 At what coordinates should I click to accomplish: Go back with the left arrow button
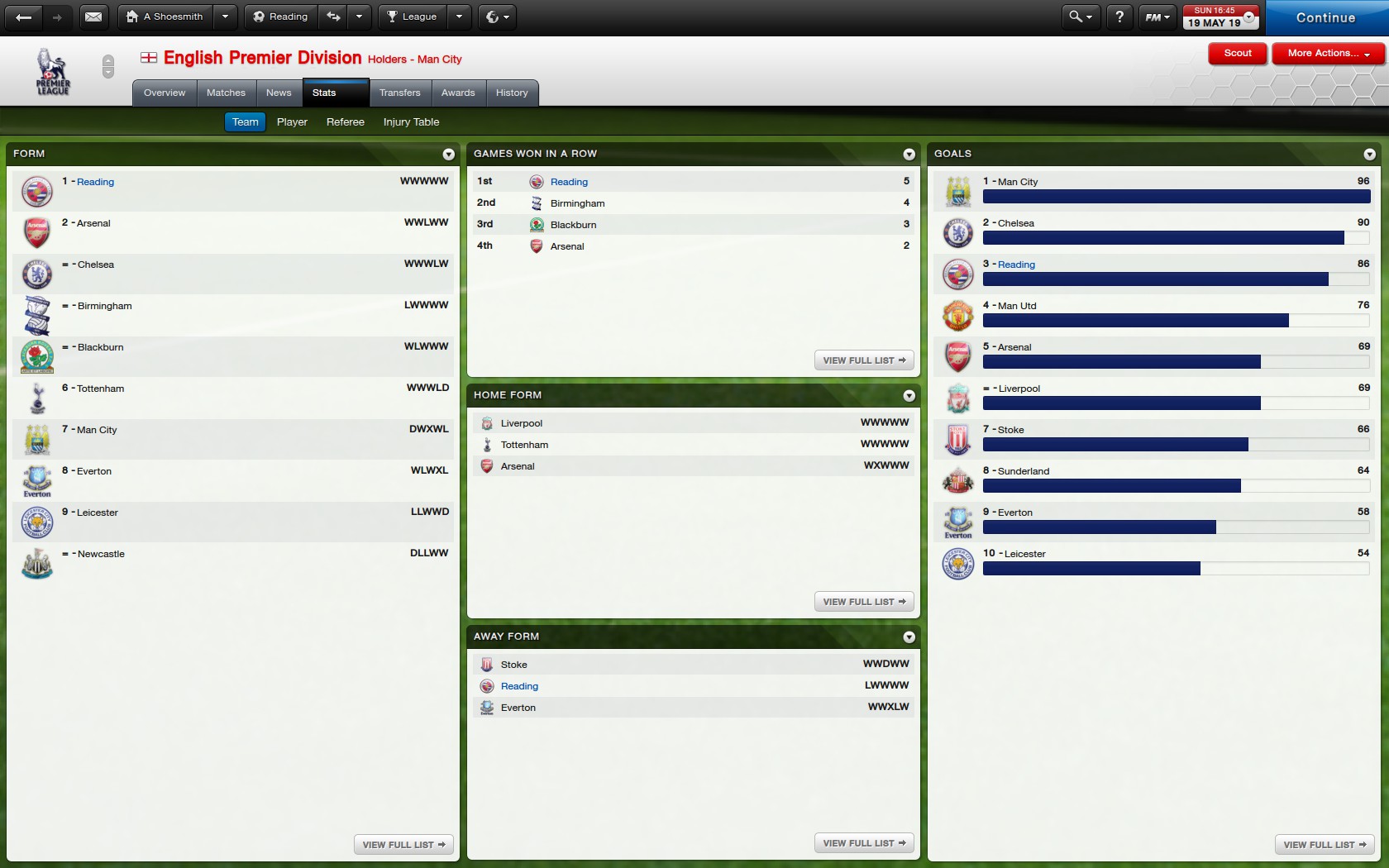(x=24, y=17)
